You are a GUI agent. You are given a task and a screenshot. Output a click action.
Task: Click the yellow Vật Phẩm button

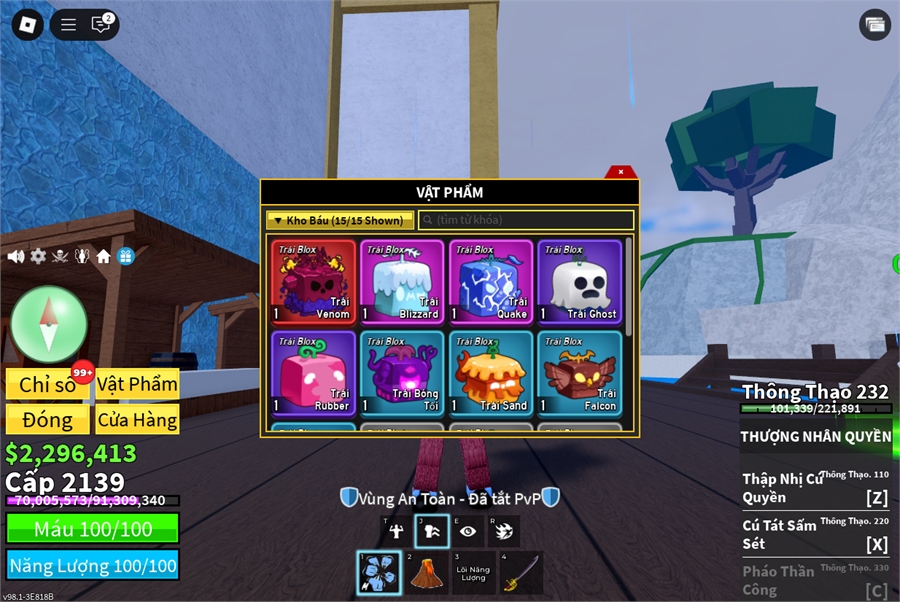point(138,384)
